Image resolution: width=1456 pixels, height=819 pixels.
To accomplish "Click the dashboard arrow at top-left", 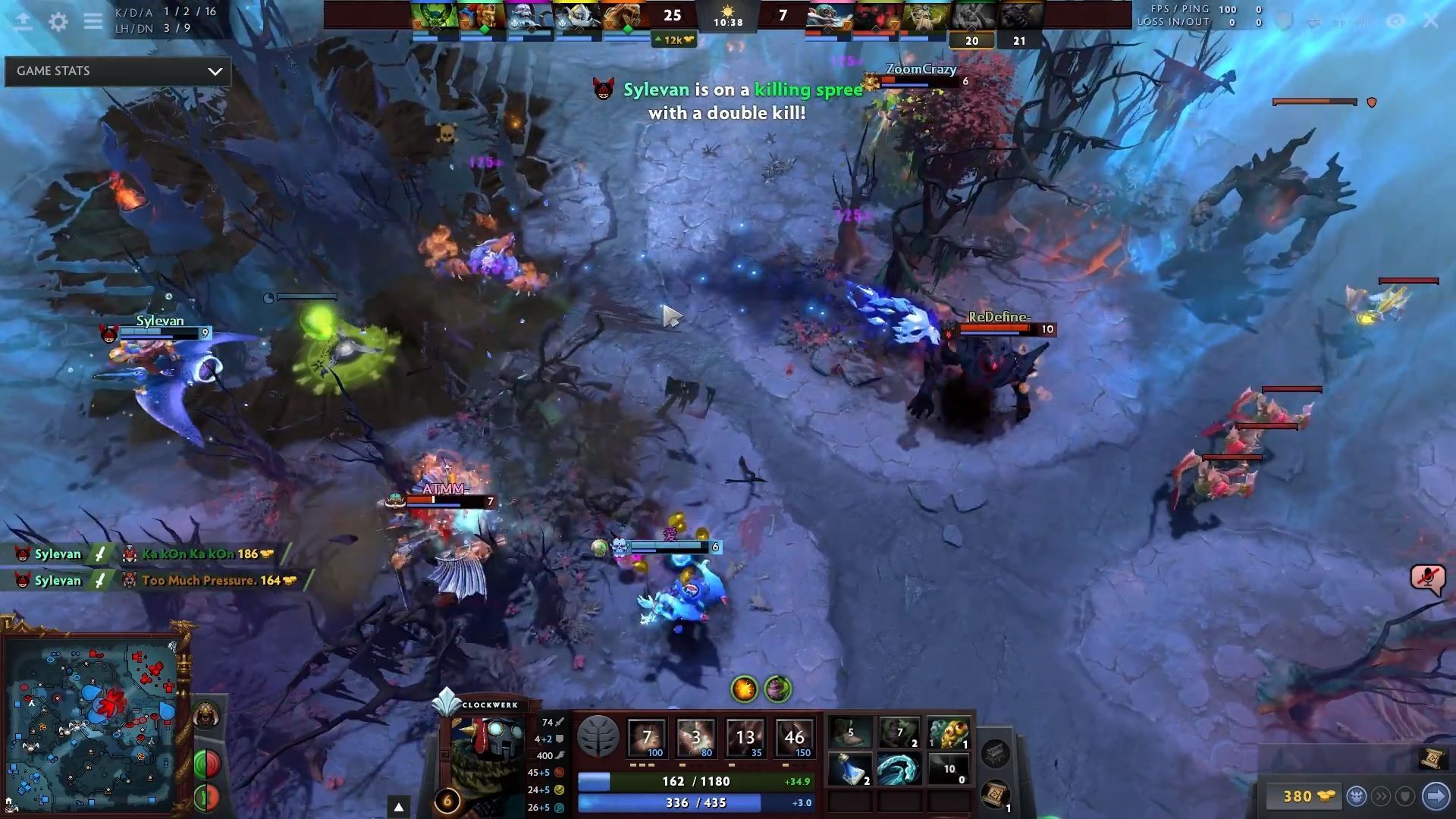I will [x=23, y=21].
